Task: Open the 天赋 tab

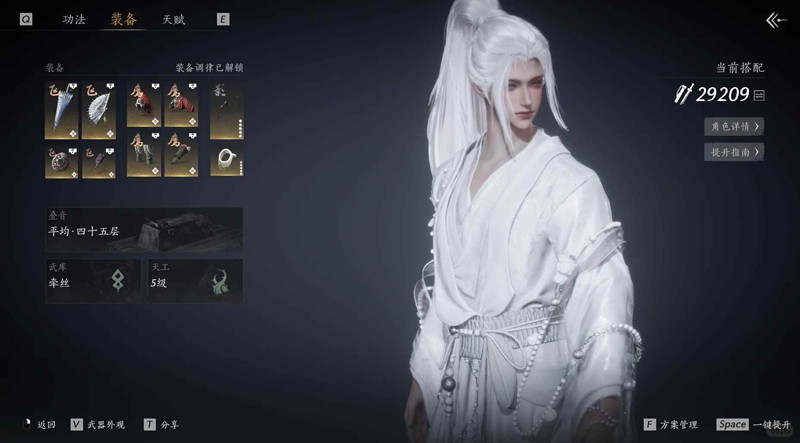Action: [174, 19]
